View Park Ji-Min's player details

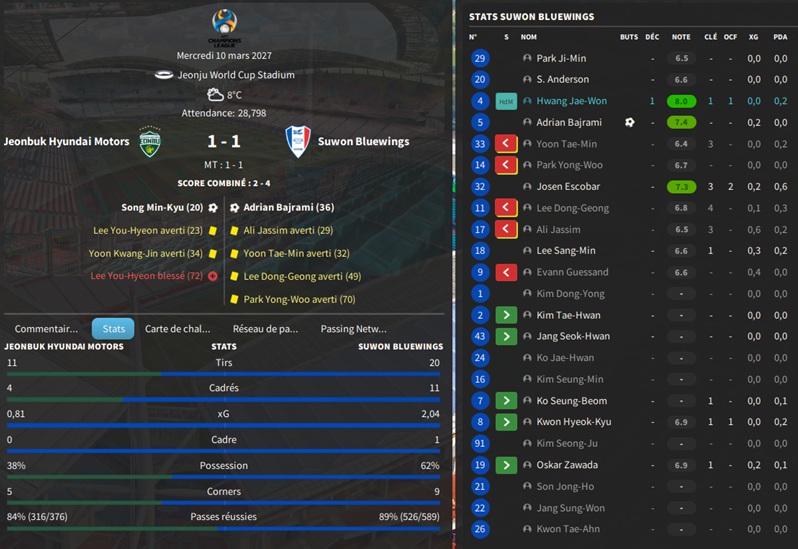(x=561, y=59)
